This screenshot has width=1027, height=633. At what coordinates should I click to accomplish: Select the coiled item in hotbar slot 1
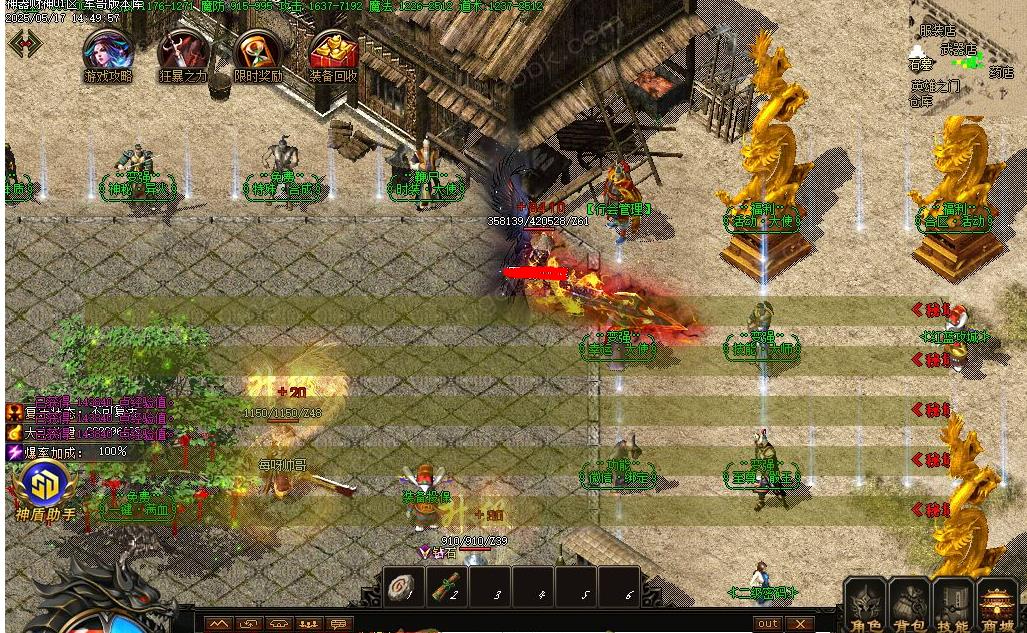click(404, 588)
